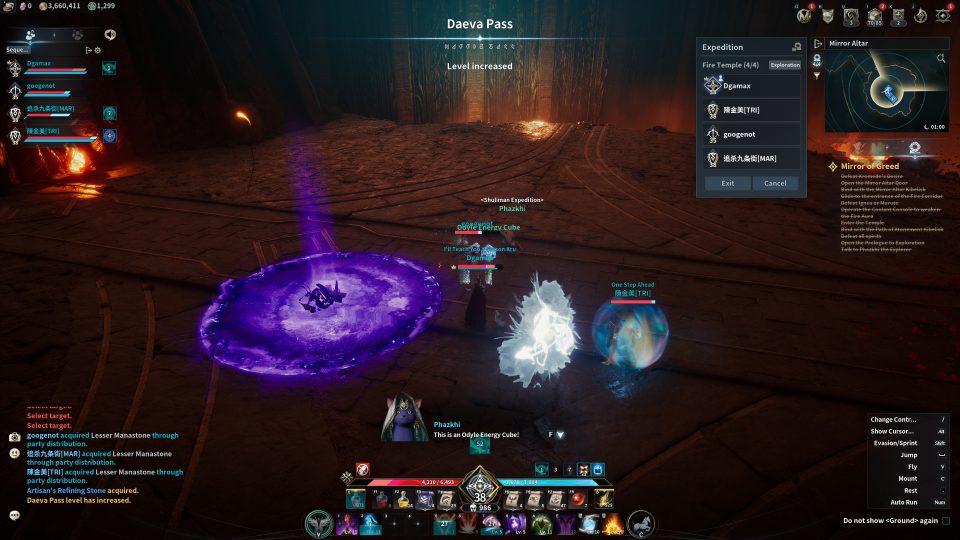Activate the winged emblem button
This screenshot has width=960, height=540.
[x=319, y=523]
